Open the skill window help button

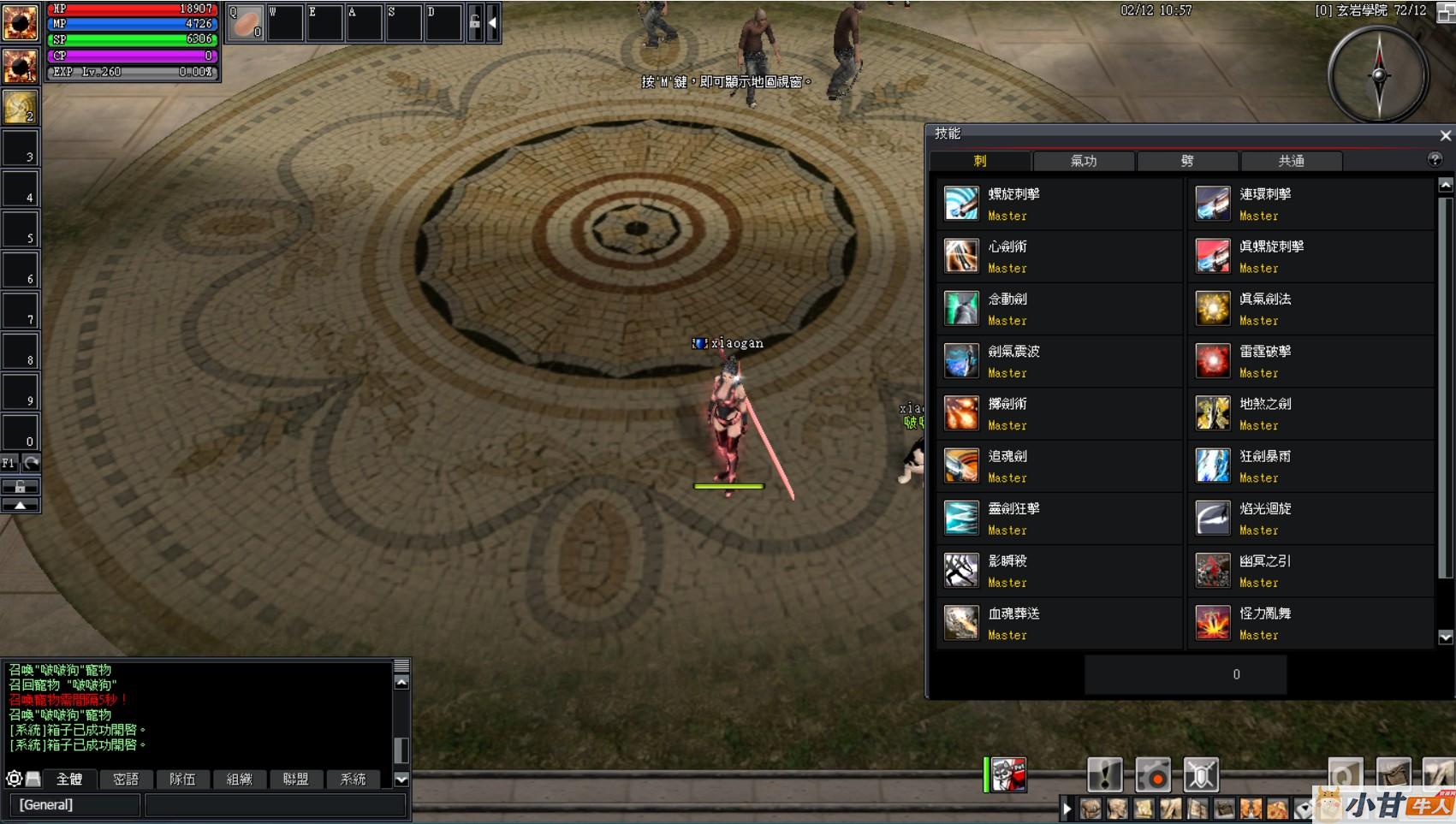(1435, 160)
